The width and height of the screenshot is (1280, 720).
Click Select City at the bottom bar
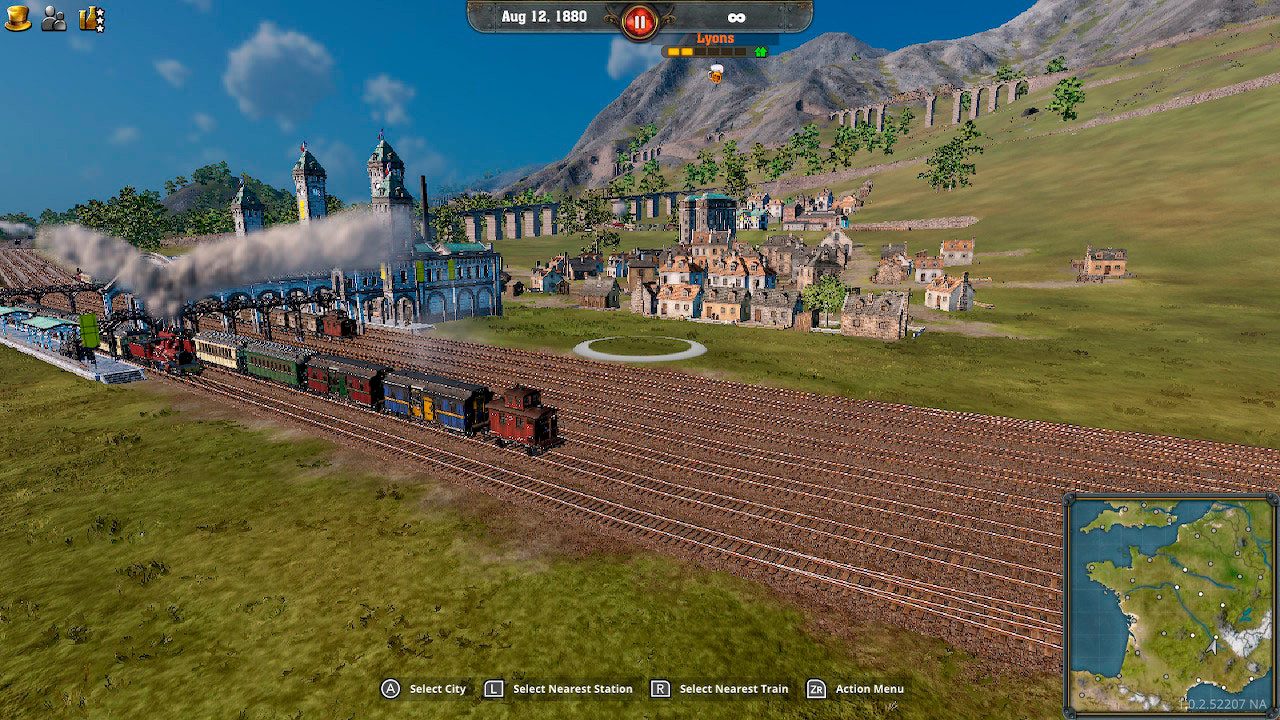pyautogui.click(x=437, y=689)
